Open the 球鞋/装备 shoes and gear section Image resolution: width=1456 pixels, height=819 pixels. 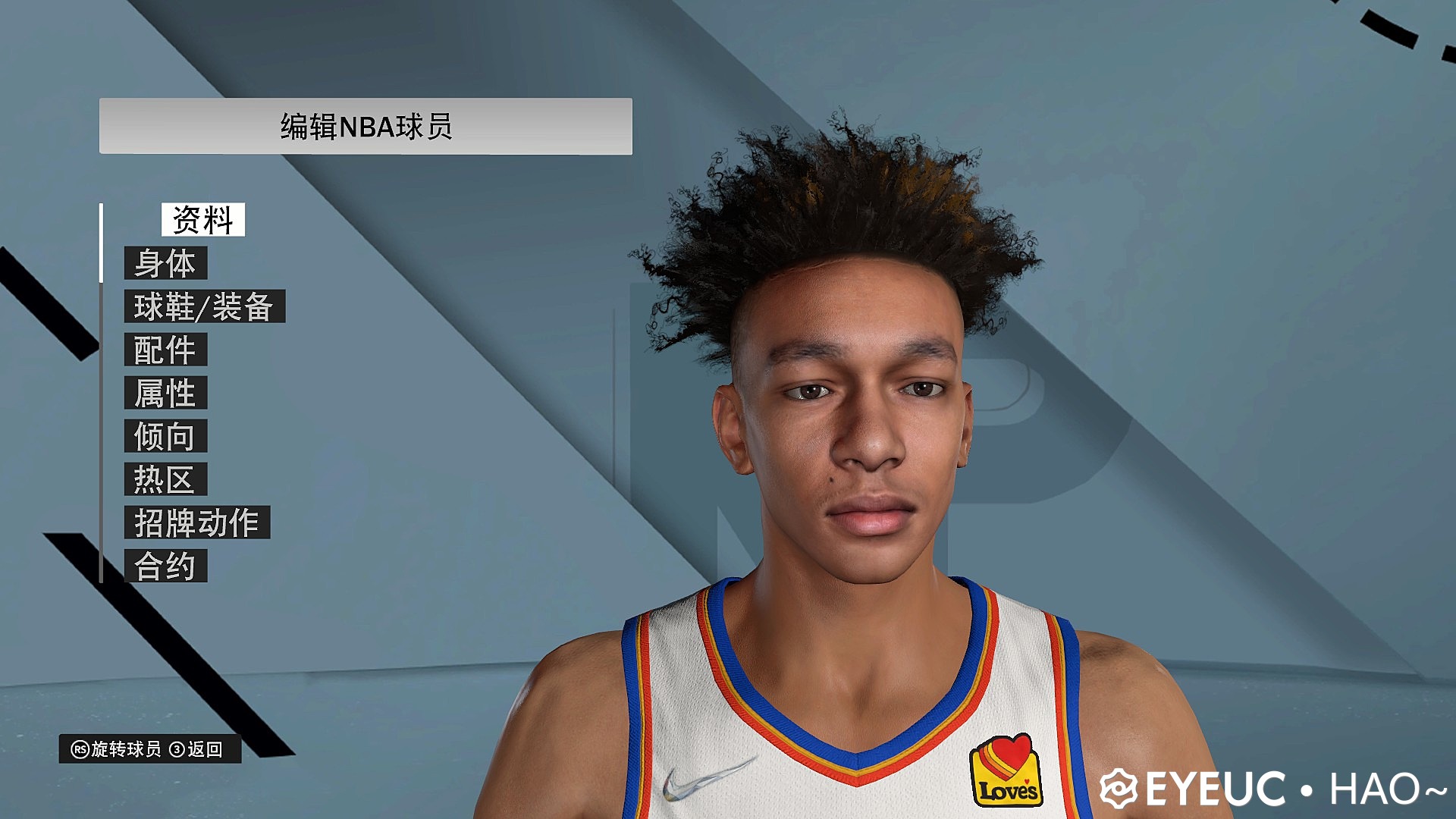coord(206,308)
